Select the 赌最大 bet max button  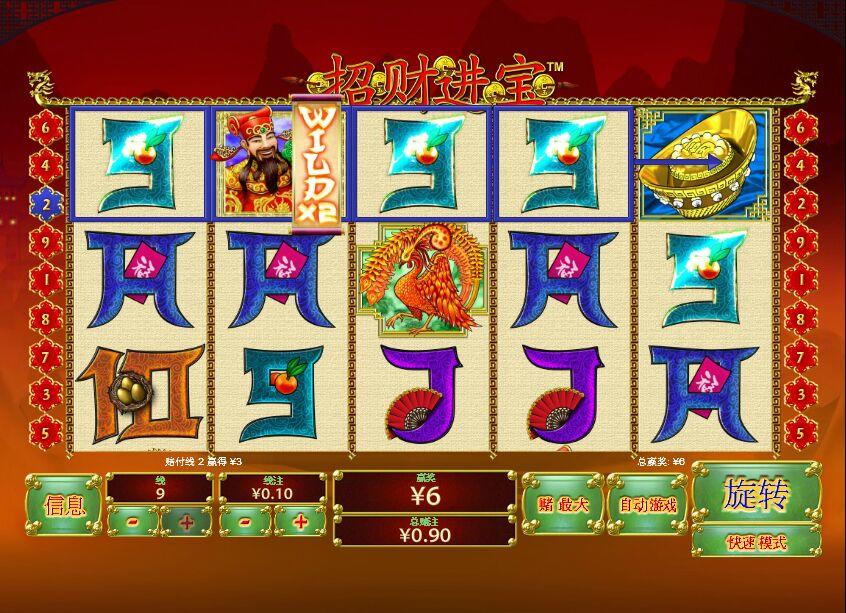click(x=562, y=505)
